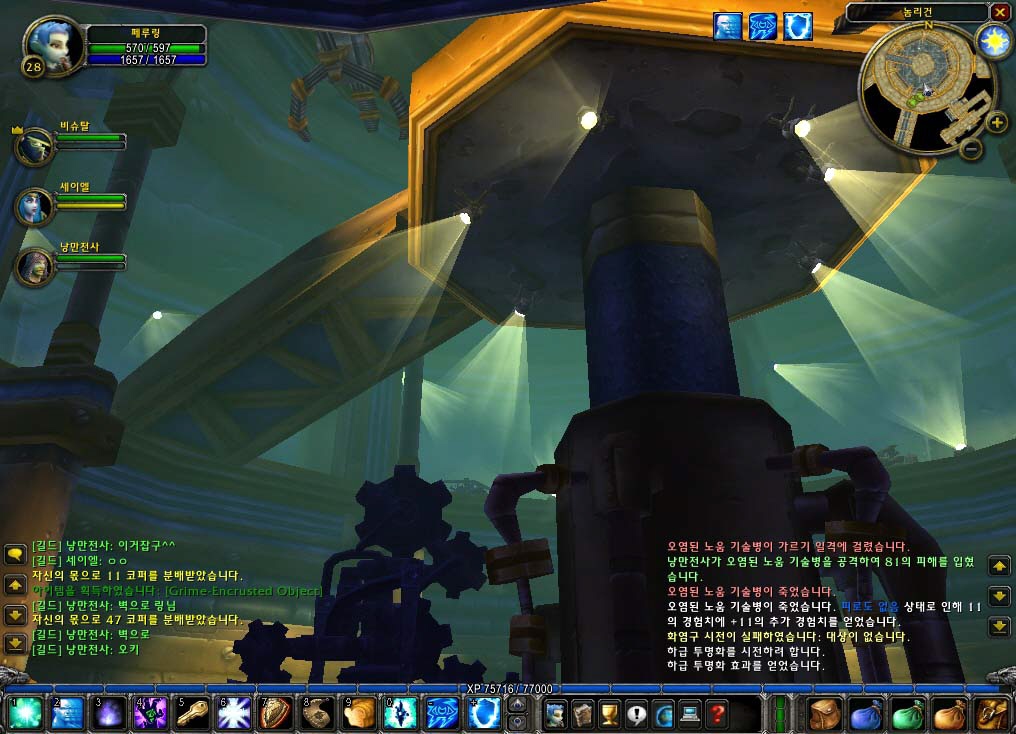This screenshot has height=734, width=1016.
Task: Select party member 비슈탈's portrait
Action: click(x=34, y=146)
